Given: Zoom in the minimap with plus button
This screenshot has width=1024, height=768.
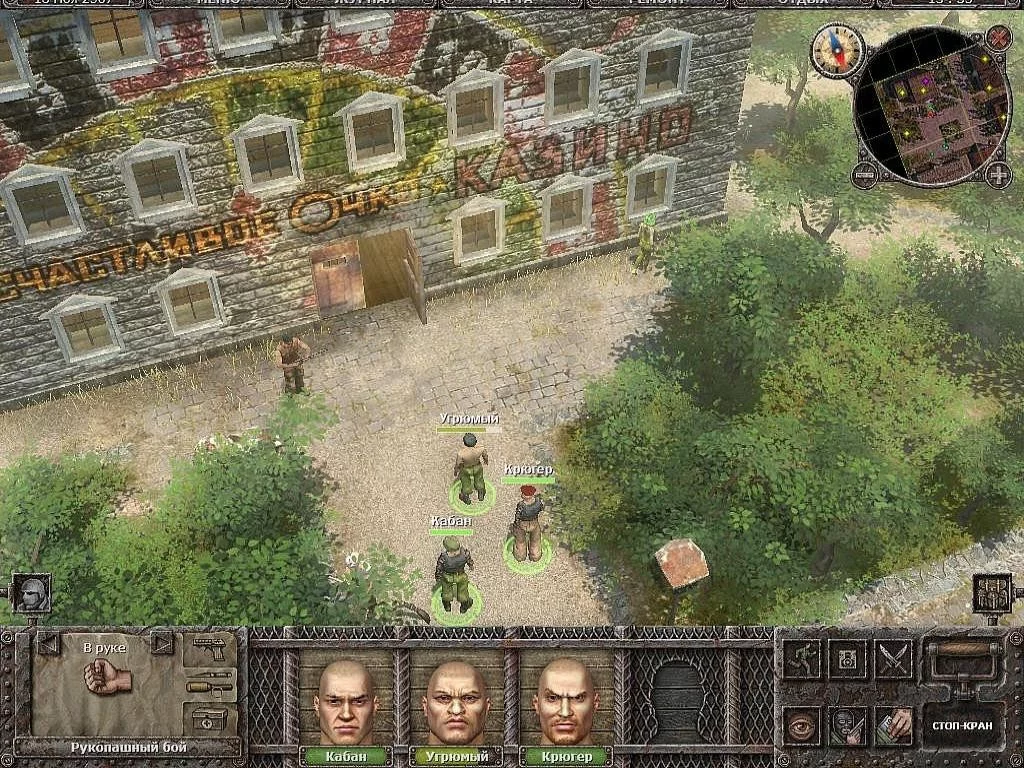Looking at the screenshot, I should point(998,175).
